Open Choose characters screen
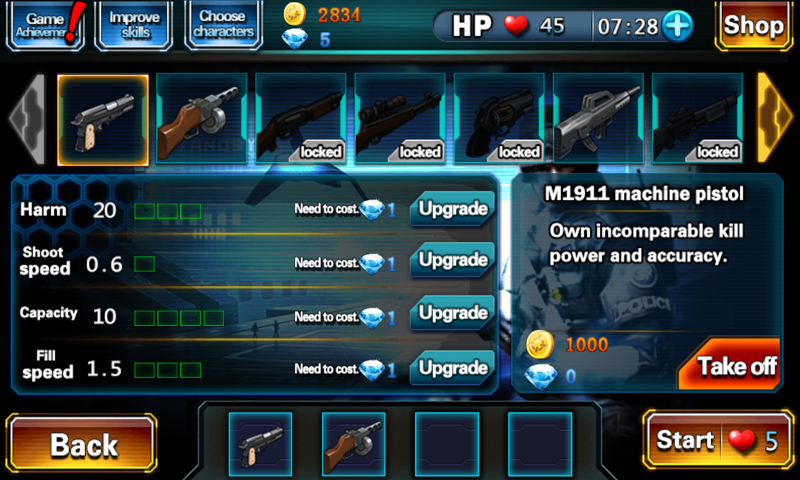This screenshot has width=800, height=480. click(x=222, y=25)
